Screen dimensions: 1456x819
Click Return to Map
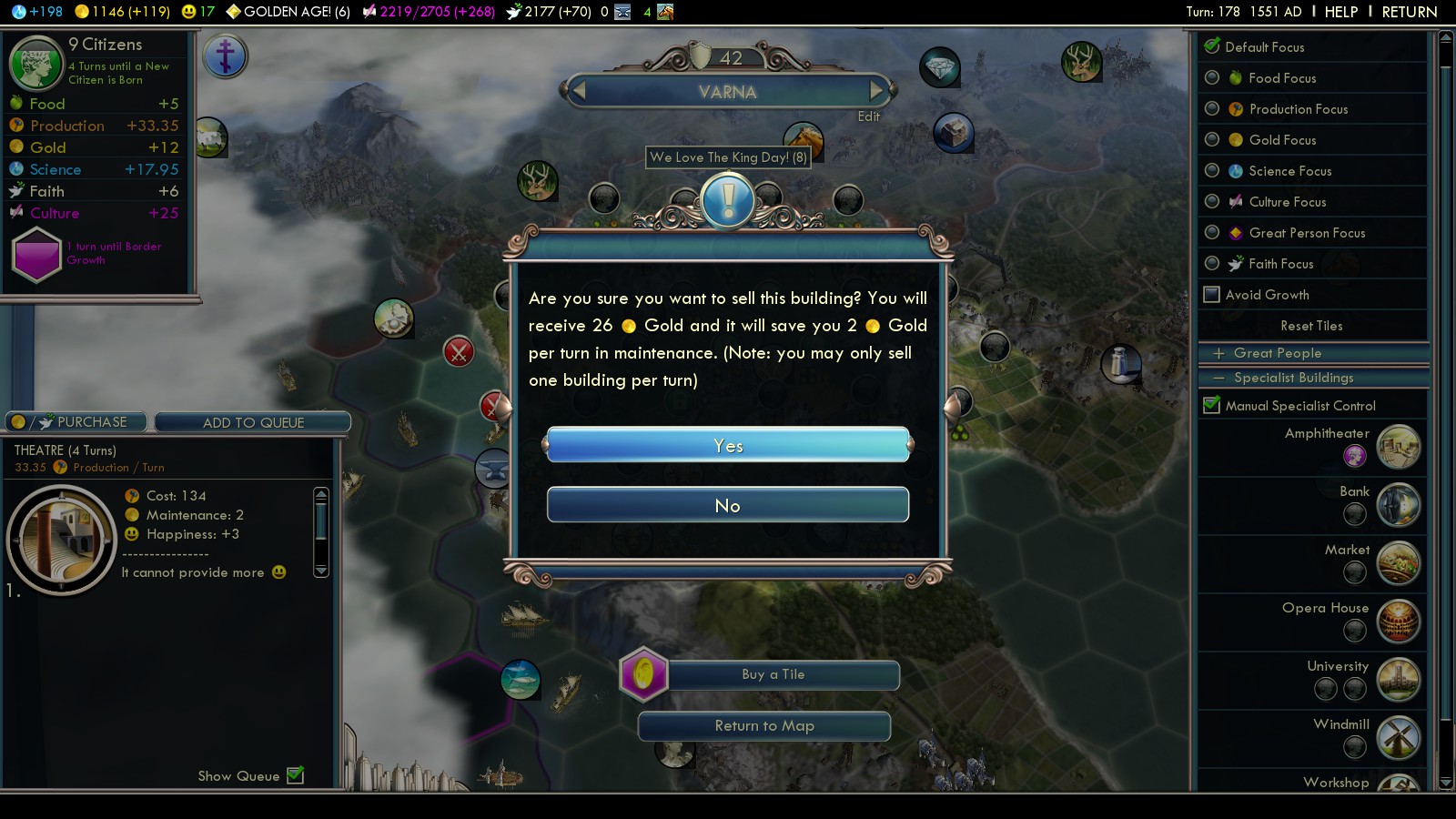(764, 726)
